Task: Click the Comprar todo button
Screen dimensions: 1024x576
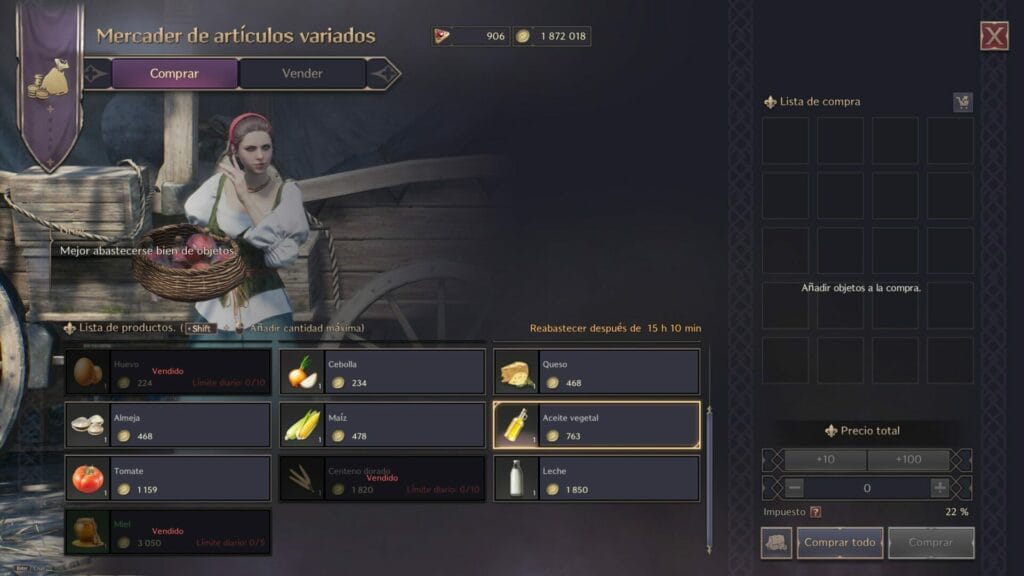Action: (x=840, y=543)
